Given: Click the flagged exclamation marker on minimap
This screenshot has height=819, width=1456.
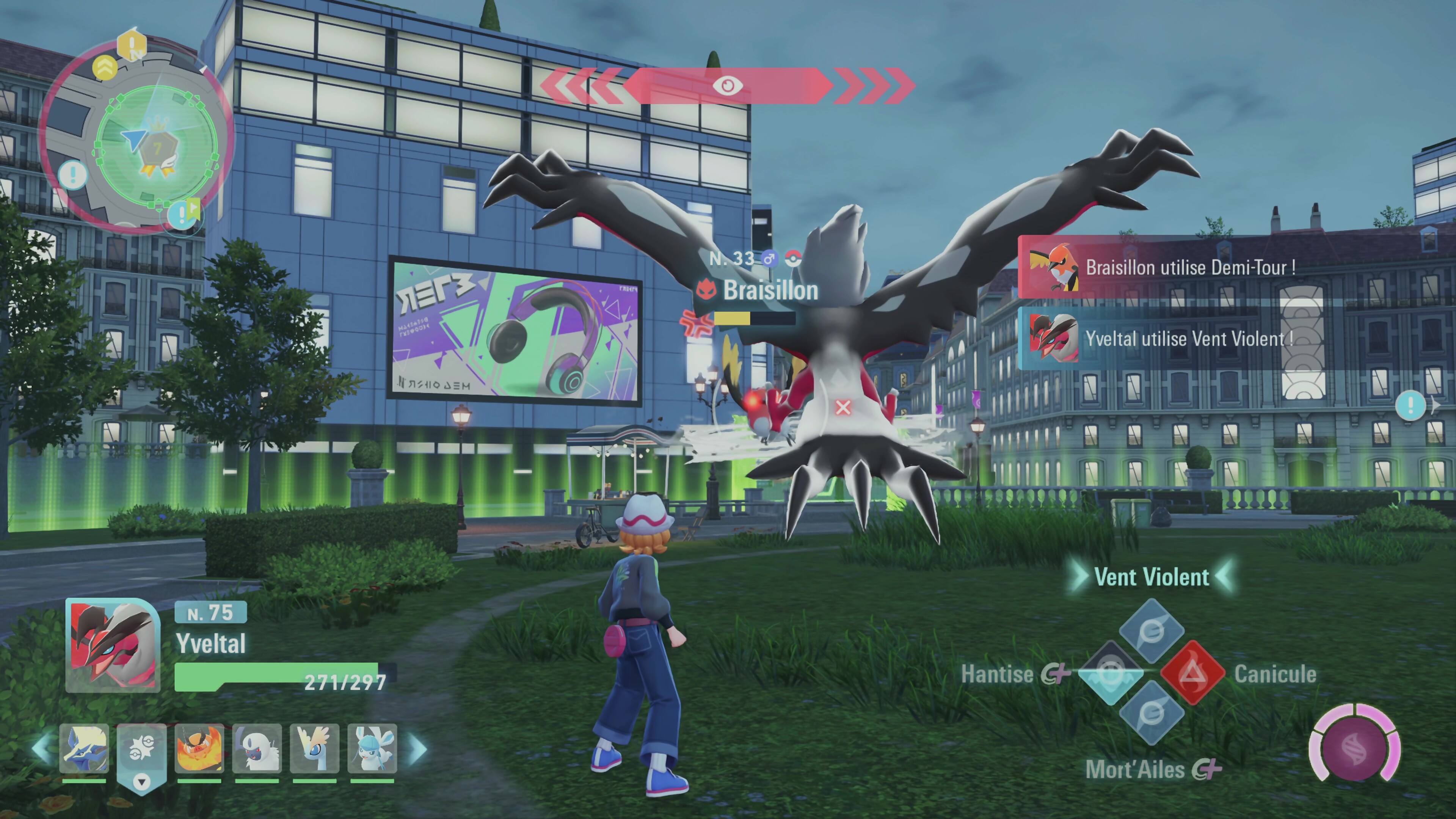Looking at the screenshot, I should tap(184, 213).
